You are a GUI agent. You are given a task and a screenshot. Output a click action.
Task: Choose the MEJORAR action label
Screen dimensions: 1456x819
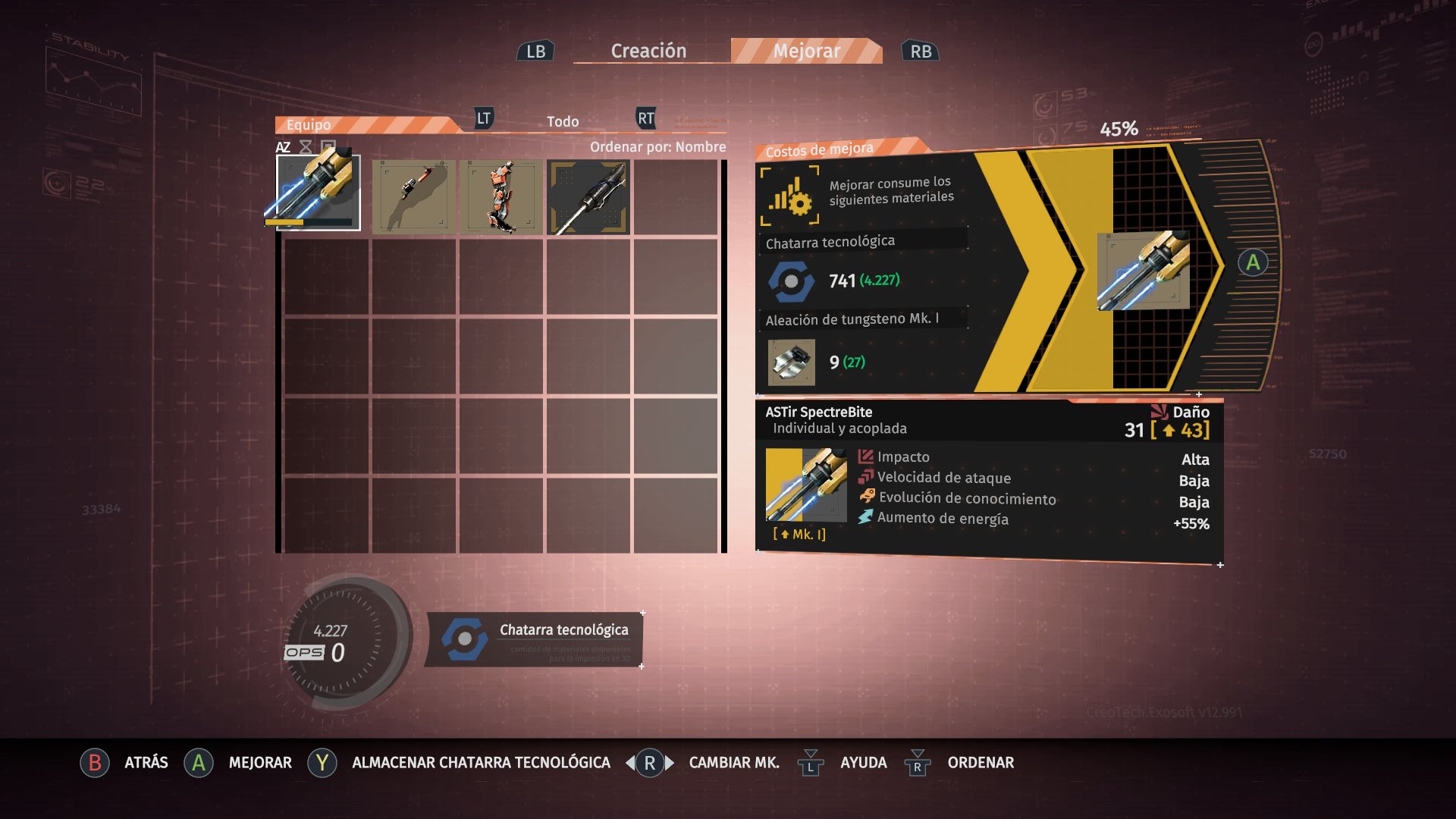point(260,762)
